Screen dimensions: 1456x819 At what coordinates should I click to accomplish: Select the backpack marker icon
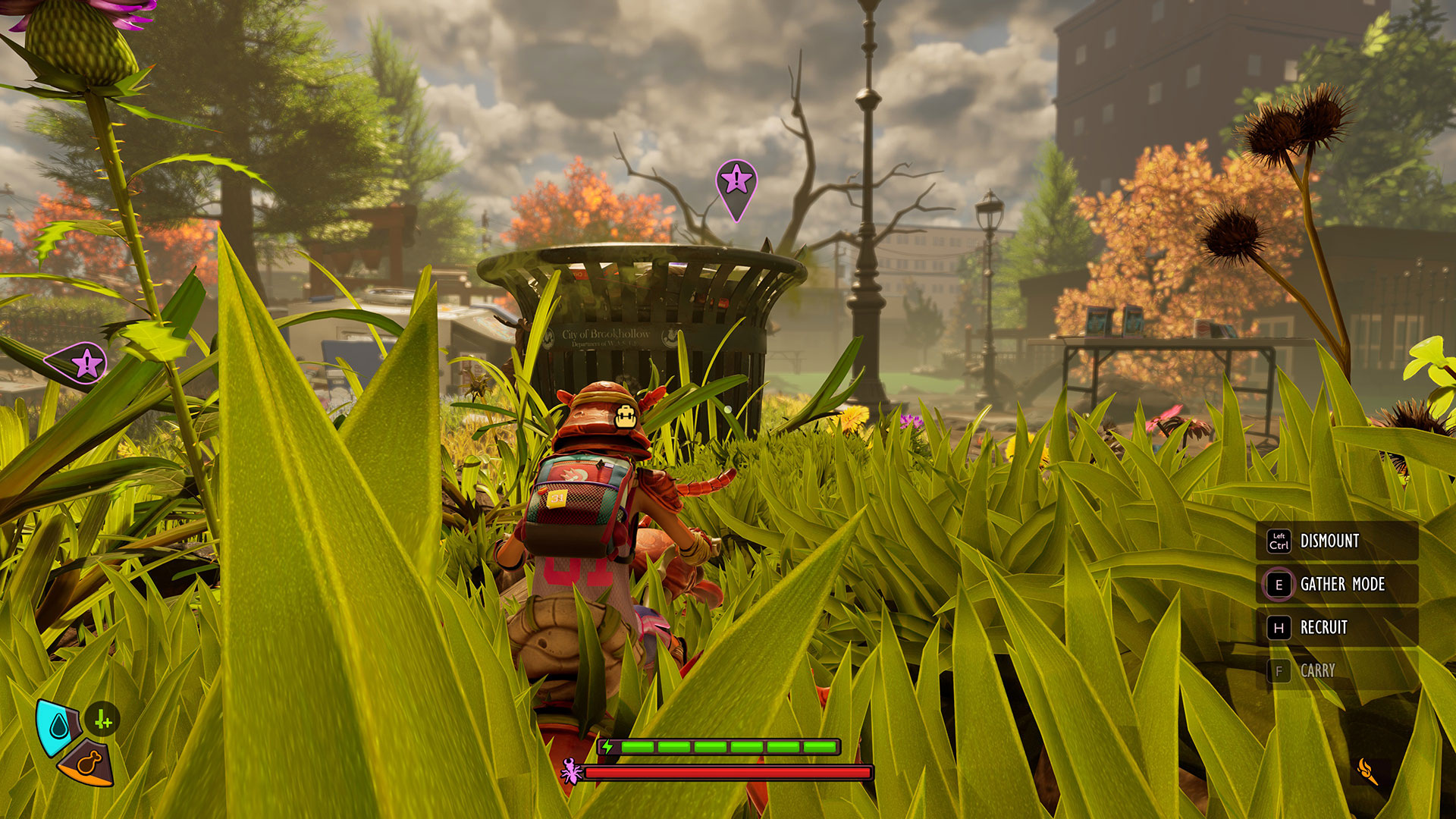pyautogui.click(x=626, y=416)
